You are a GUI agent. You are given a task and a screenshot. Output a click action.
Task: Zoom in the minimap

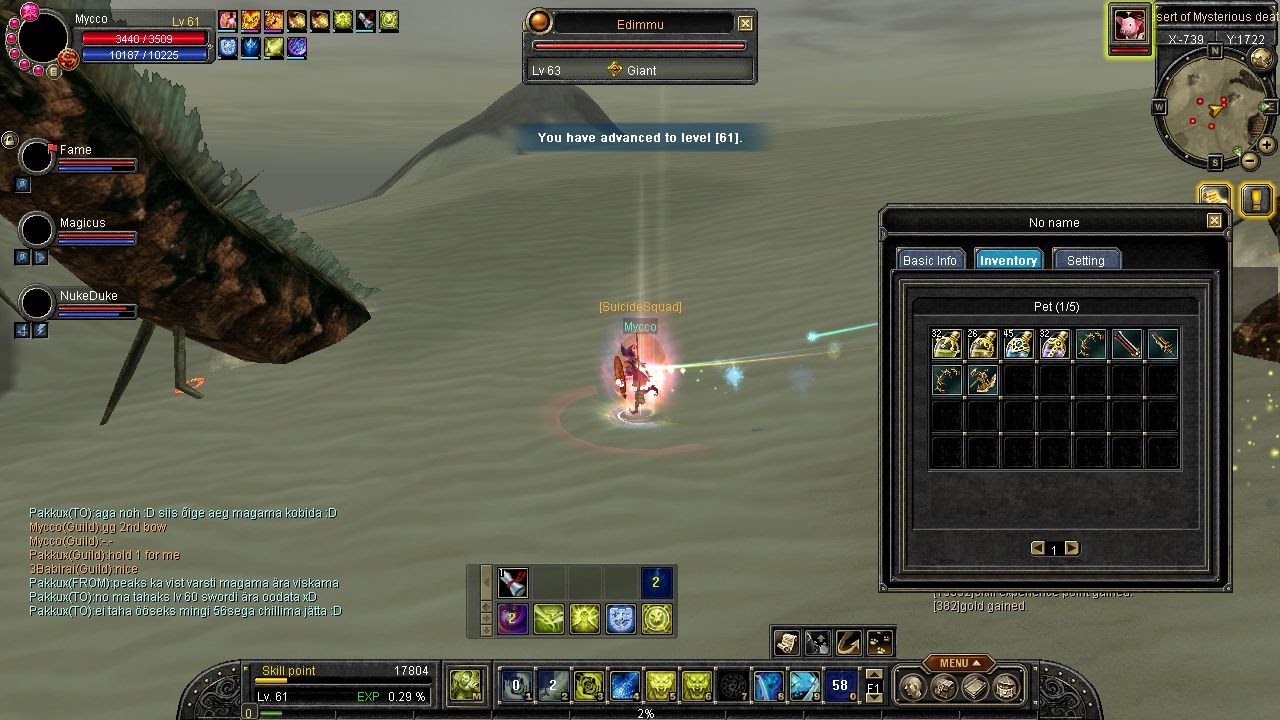1266,145
